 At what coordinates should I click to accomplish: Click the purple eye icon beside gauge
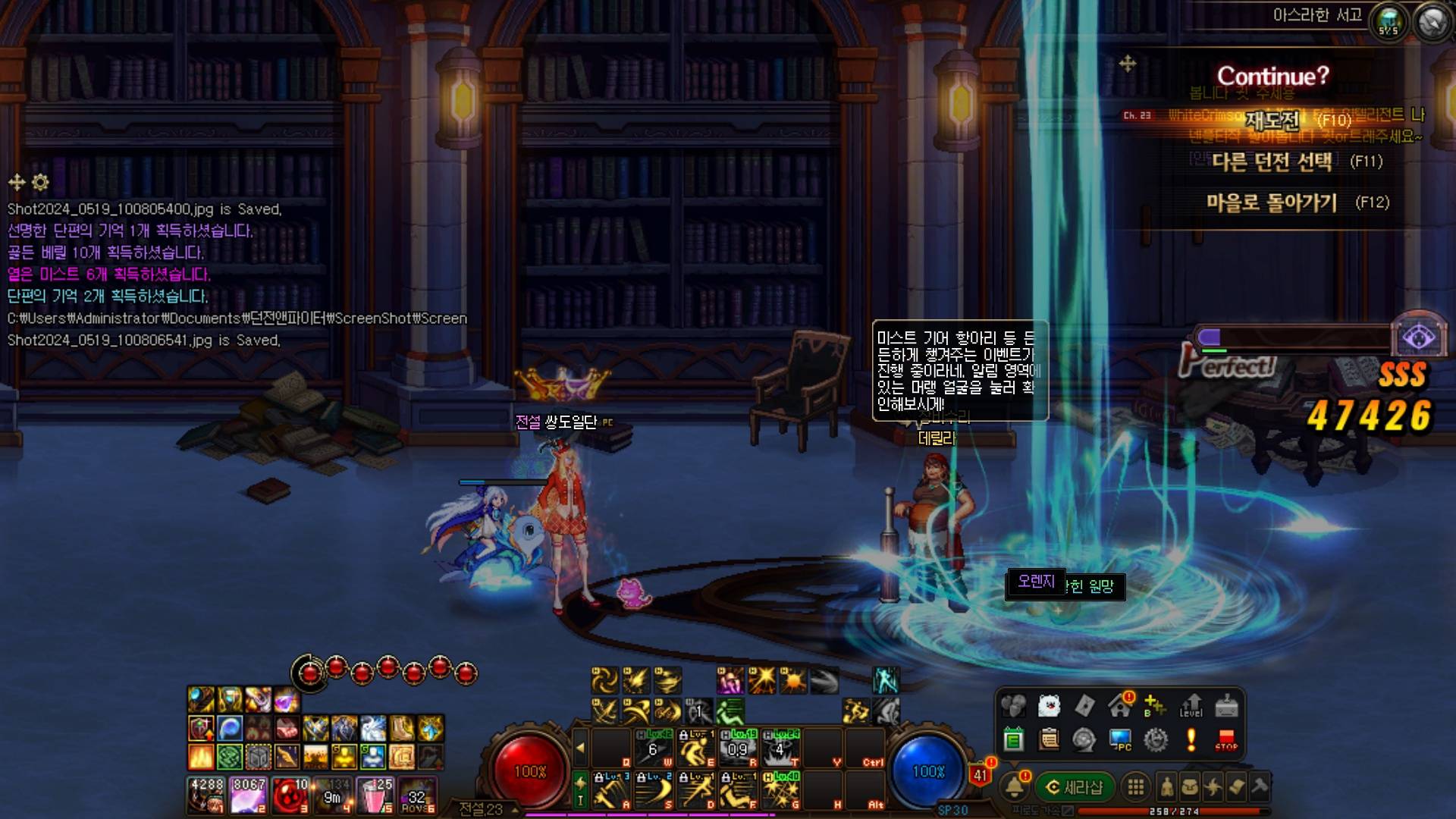click(x=1418, y=338)
